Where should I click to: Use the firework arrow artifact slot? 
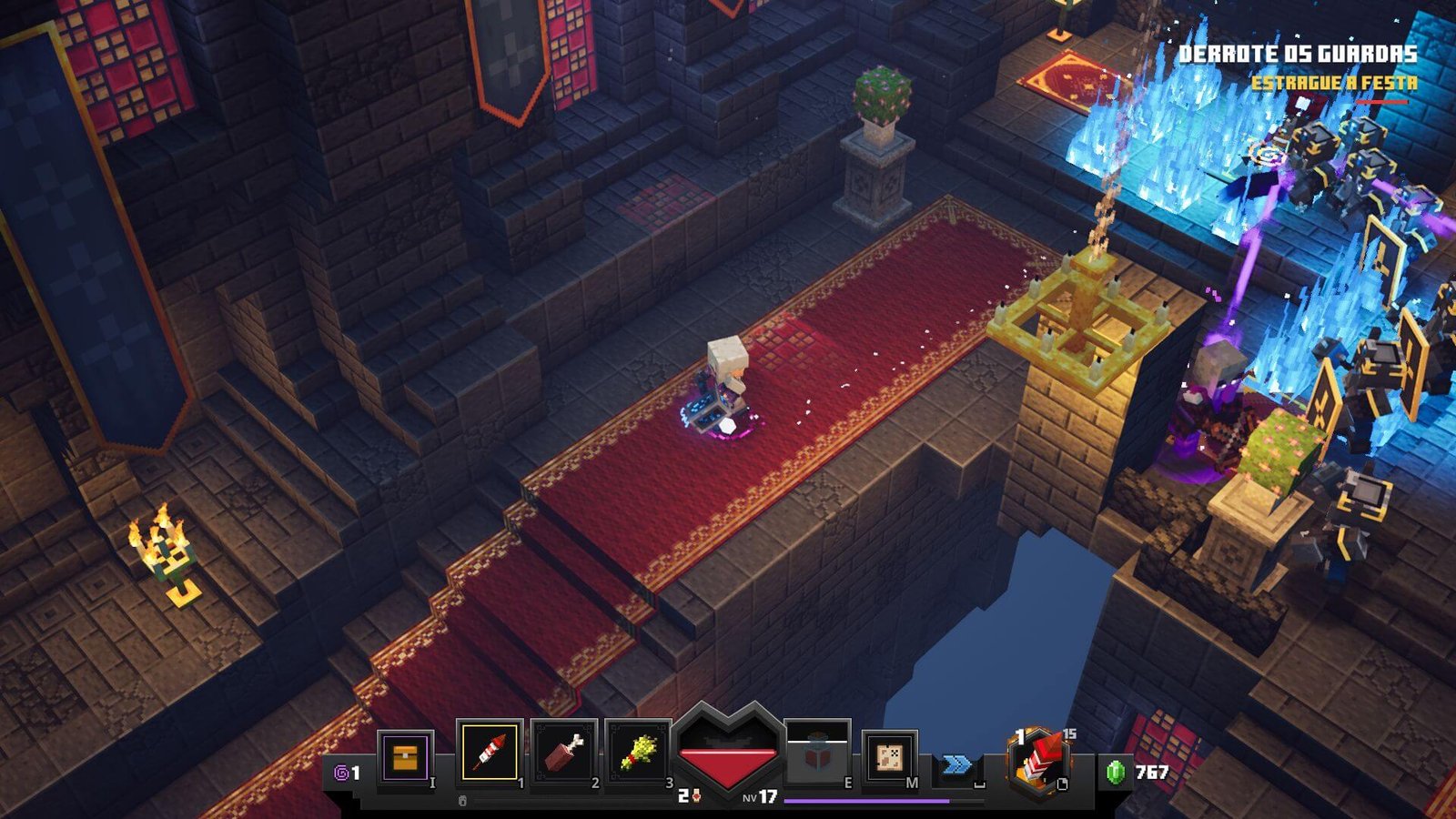[490, 753]
